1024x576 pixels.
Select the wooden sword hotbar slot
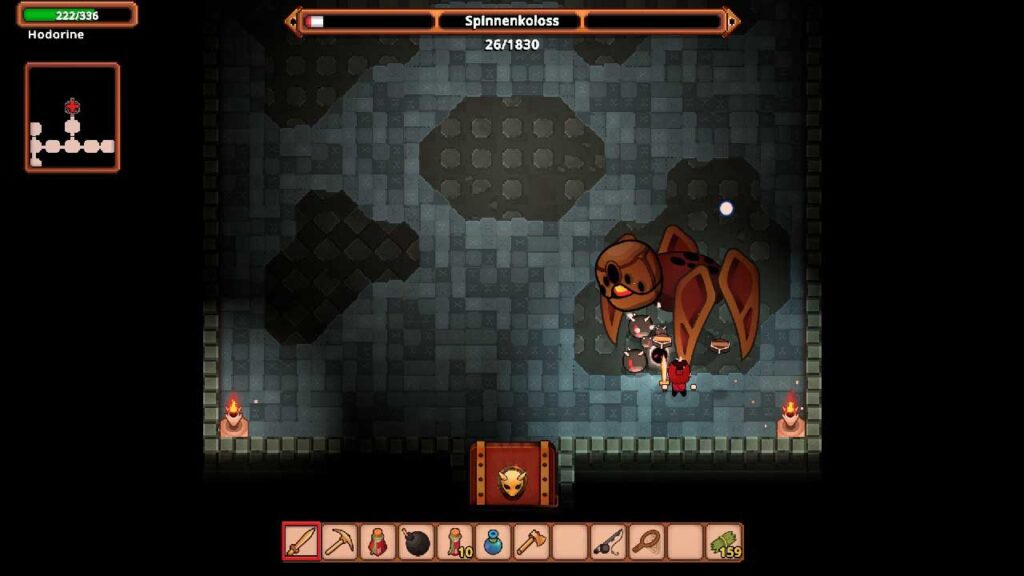click(x=301, y=542)
